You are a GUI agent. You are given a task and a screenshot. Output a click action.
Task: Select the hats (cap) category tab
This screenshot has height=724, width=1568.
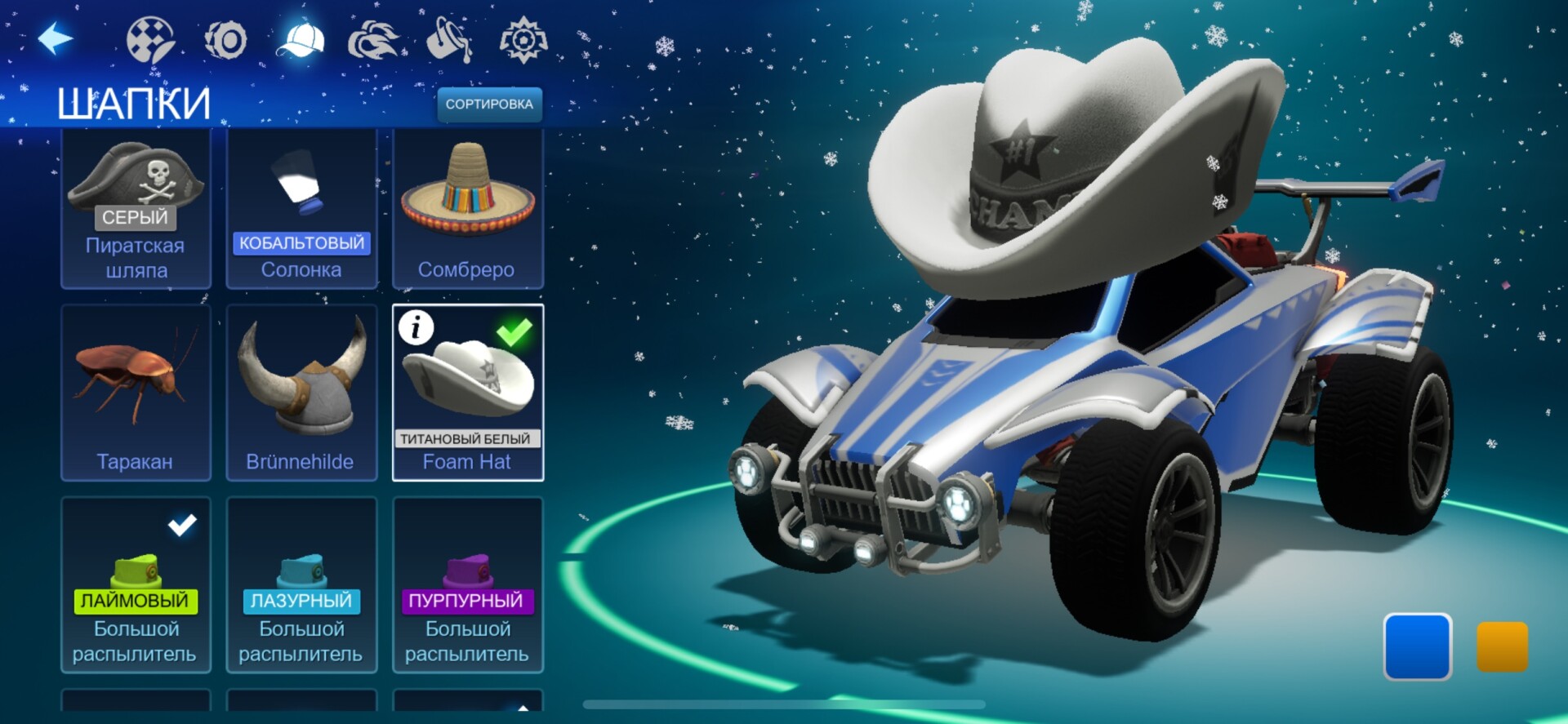301,40
